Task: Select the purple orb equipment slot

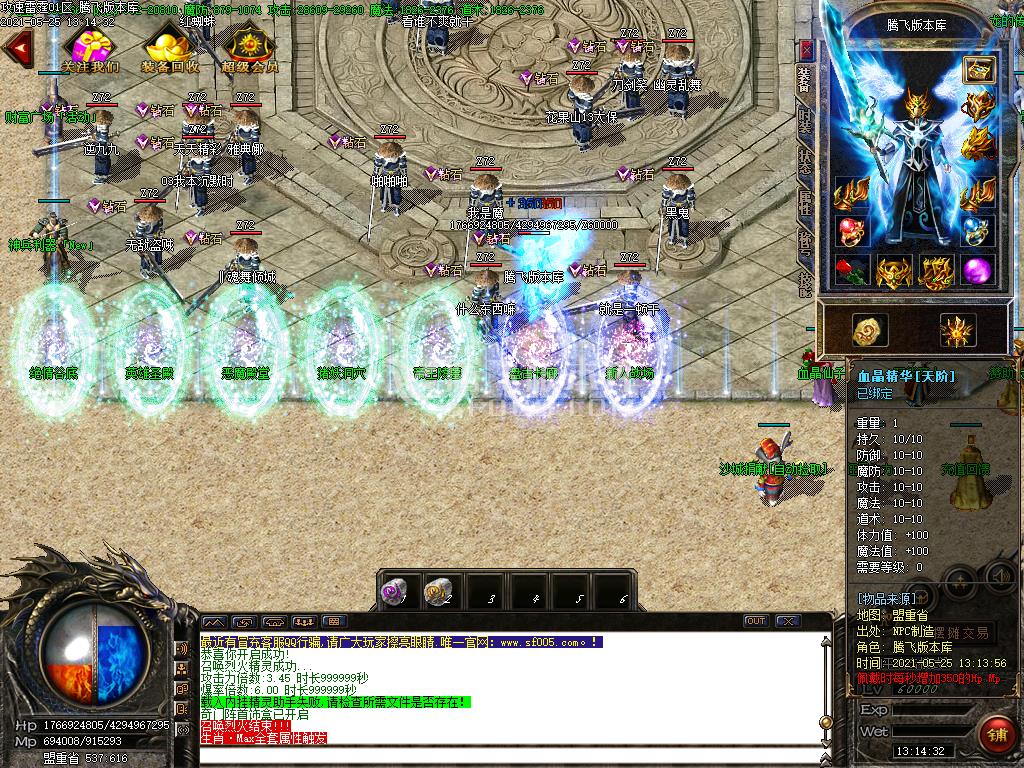Action: coord(977,270)
